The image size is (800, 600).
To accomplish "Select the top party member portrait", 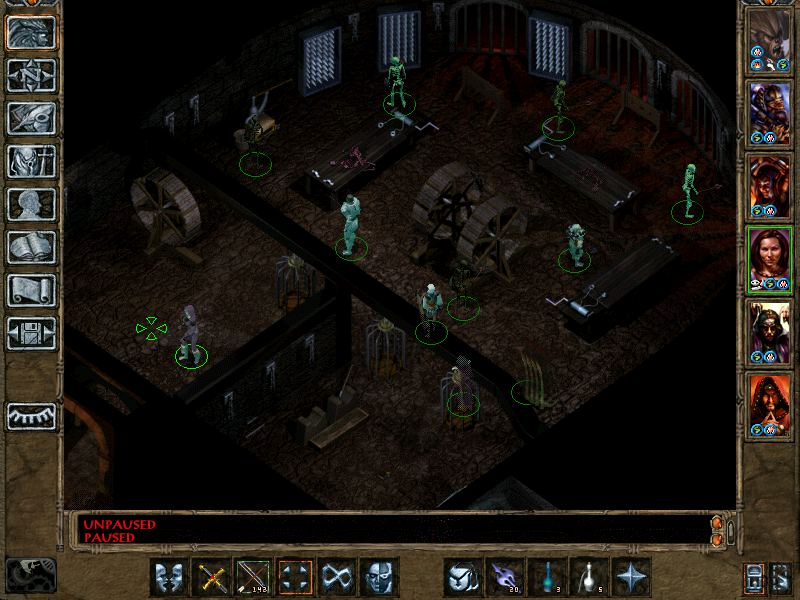I will 769,39.
